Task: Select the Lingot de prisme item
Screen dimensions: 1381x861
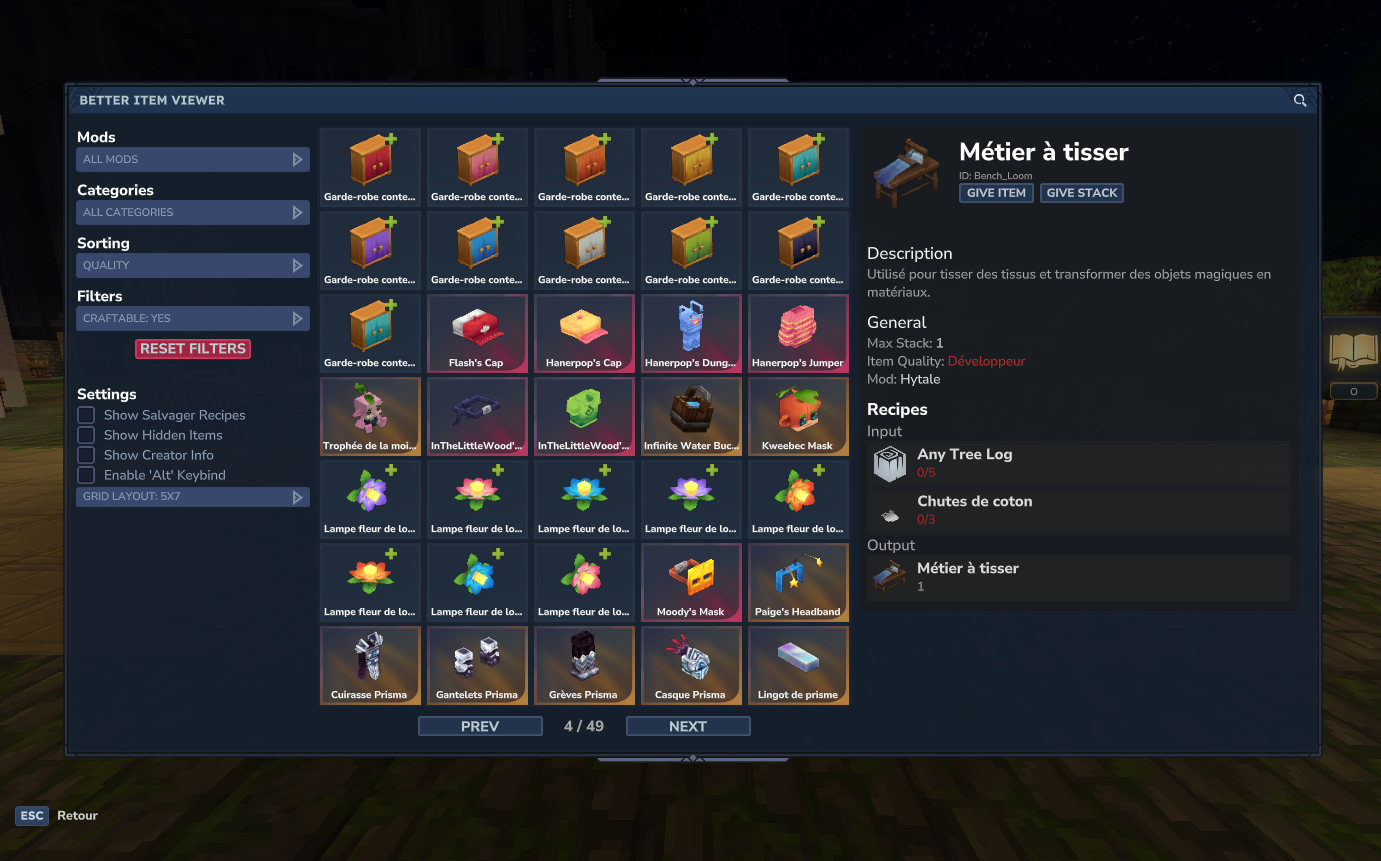Action: coord(798,665)
